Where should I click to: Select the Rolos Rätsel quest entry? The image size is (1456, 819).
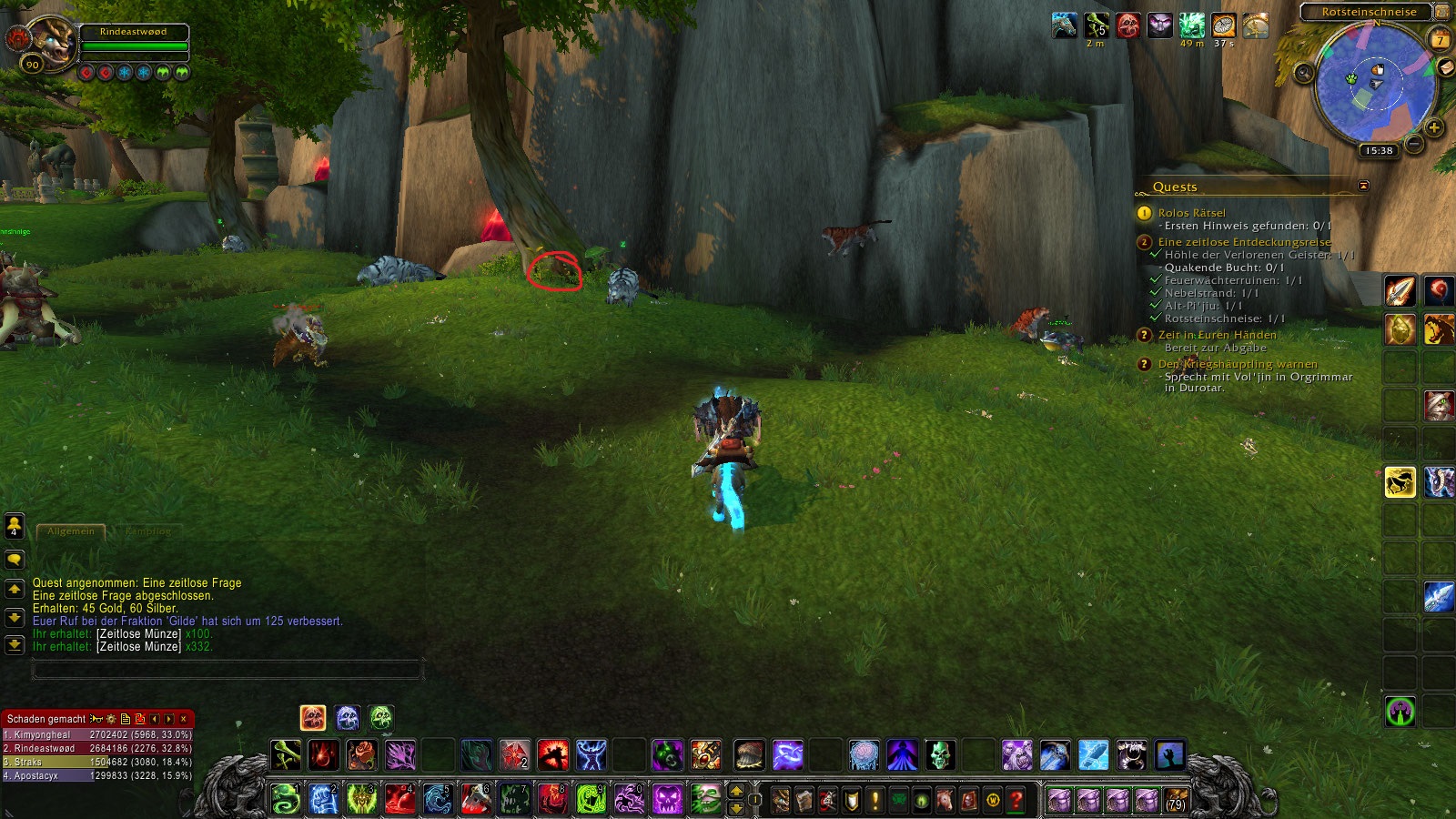click(1191, 213)
